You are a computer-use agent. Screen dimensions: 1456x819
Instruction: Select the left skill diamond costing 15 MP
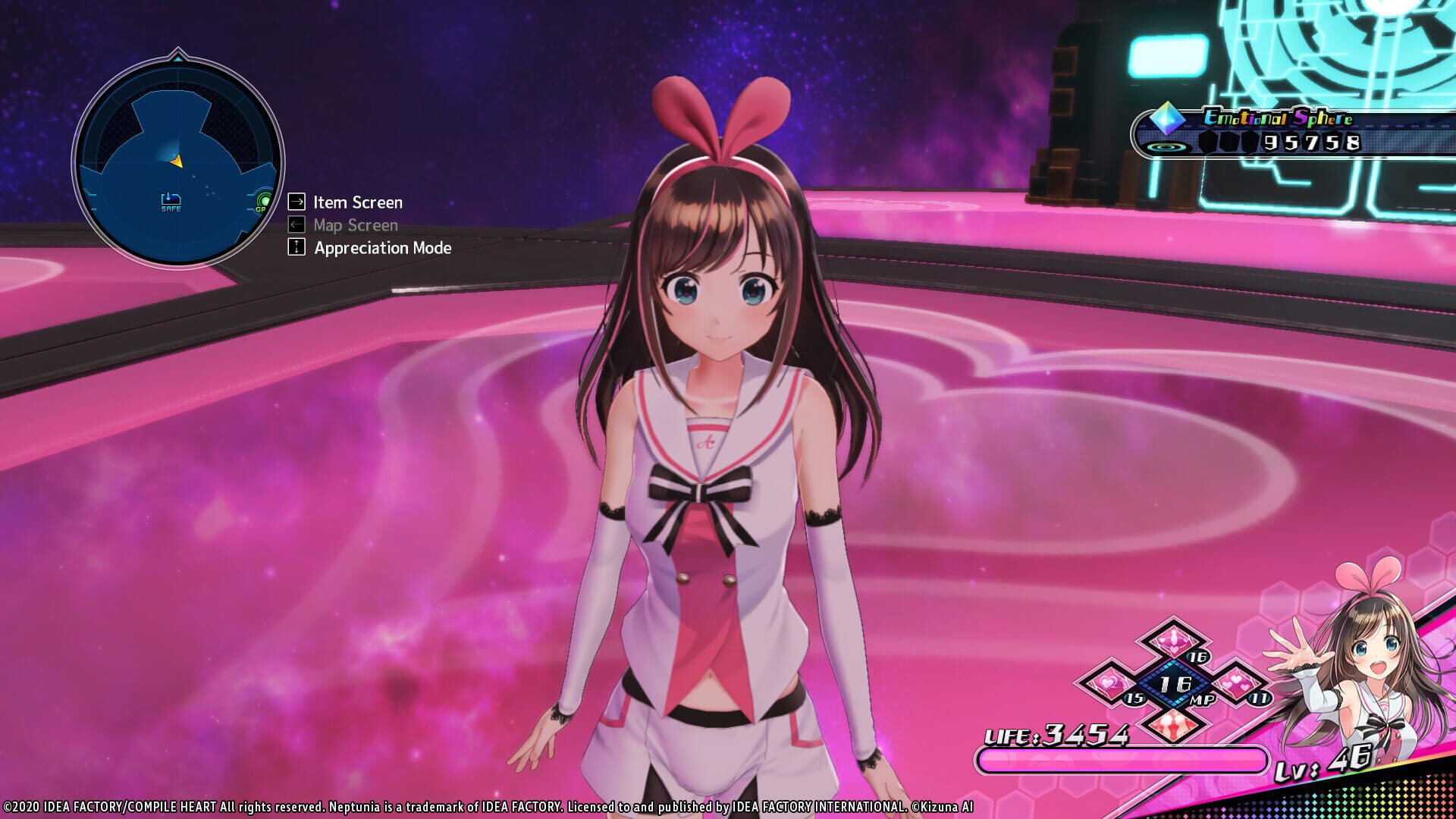click(x=1108, y=683)
